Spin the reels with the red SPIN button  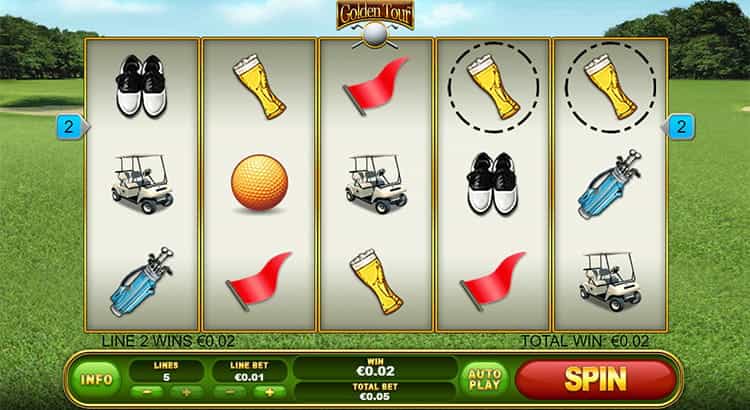[x=595, y=379]
